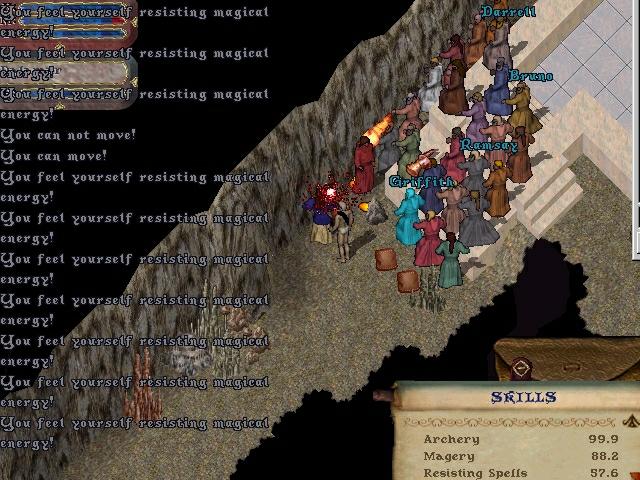
Task: Select the red-framed status bar gump
Action: (x=68, y=25)
